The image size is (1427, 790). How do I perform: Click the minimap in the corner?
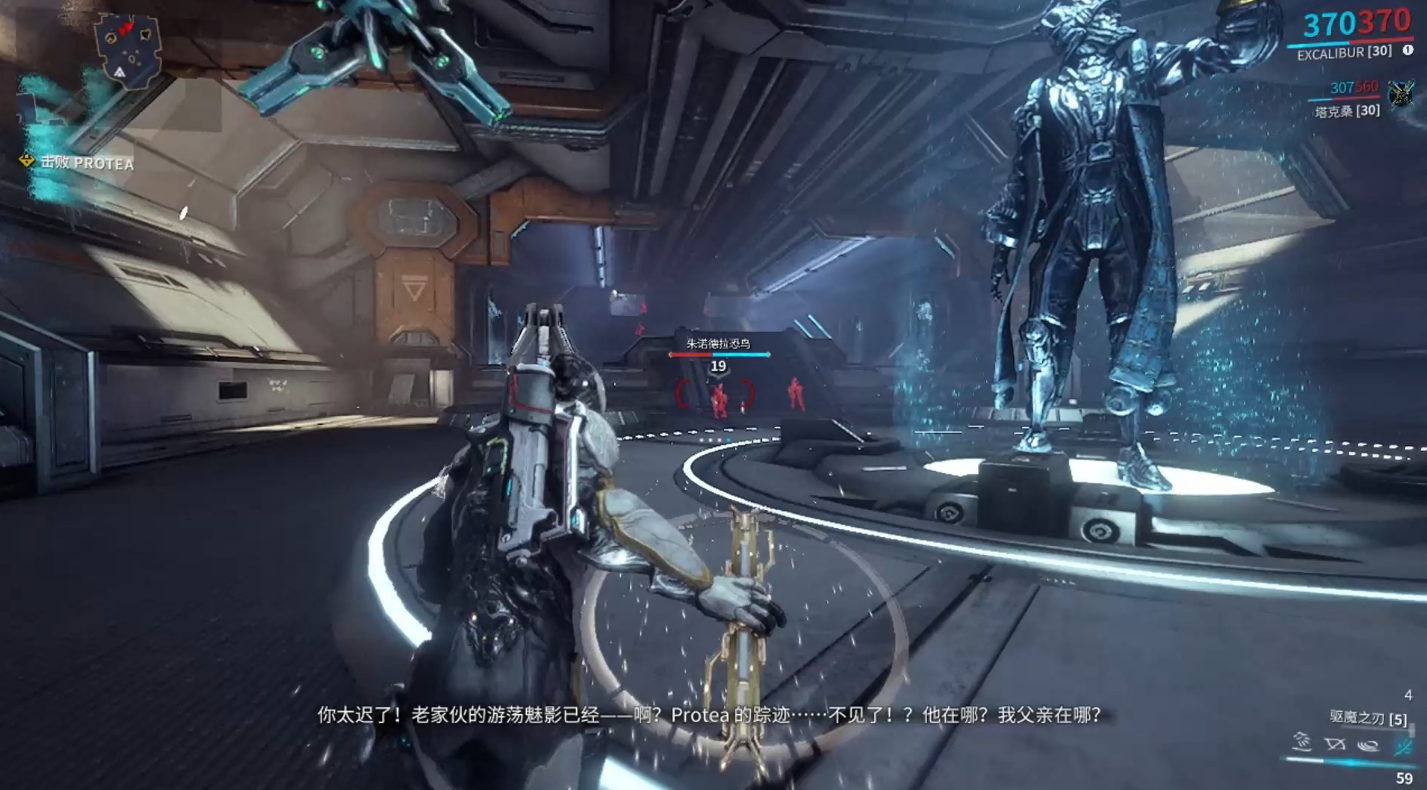coord(129,49)
